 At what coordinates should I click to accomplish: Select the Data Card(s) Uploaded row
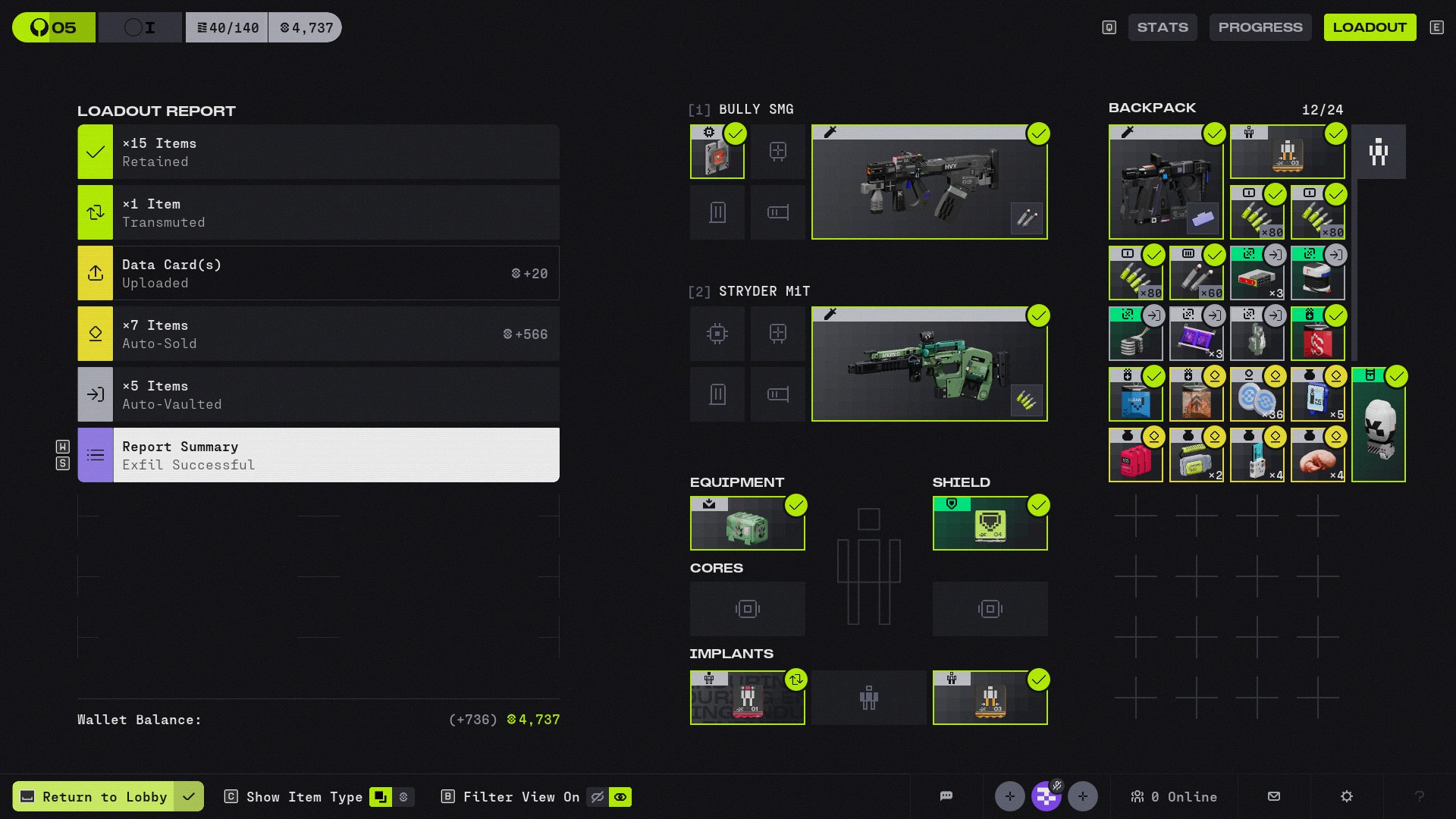click(x=318, y=273)
